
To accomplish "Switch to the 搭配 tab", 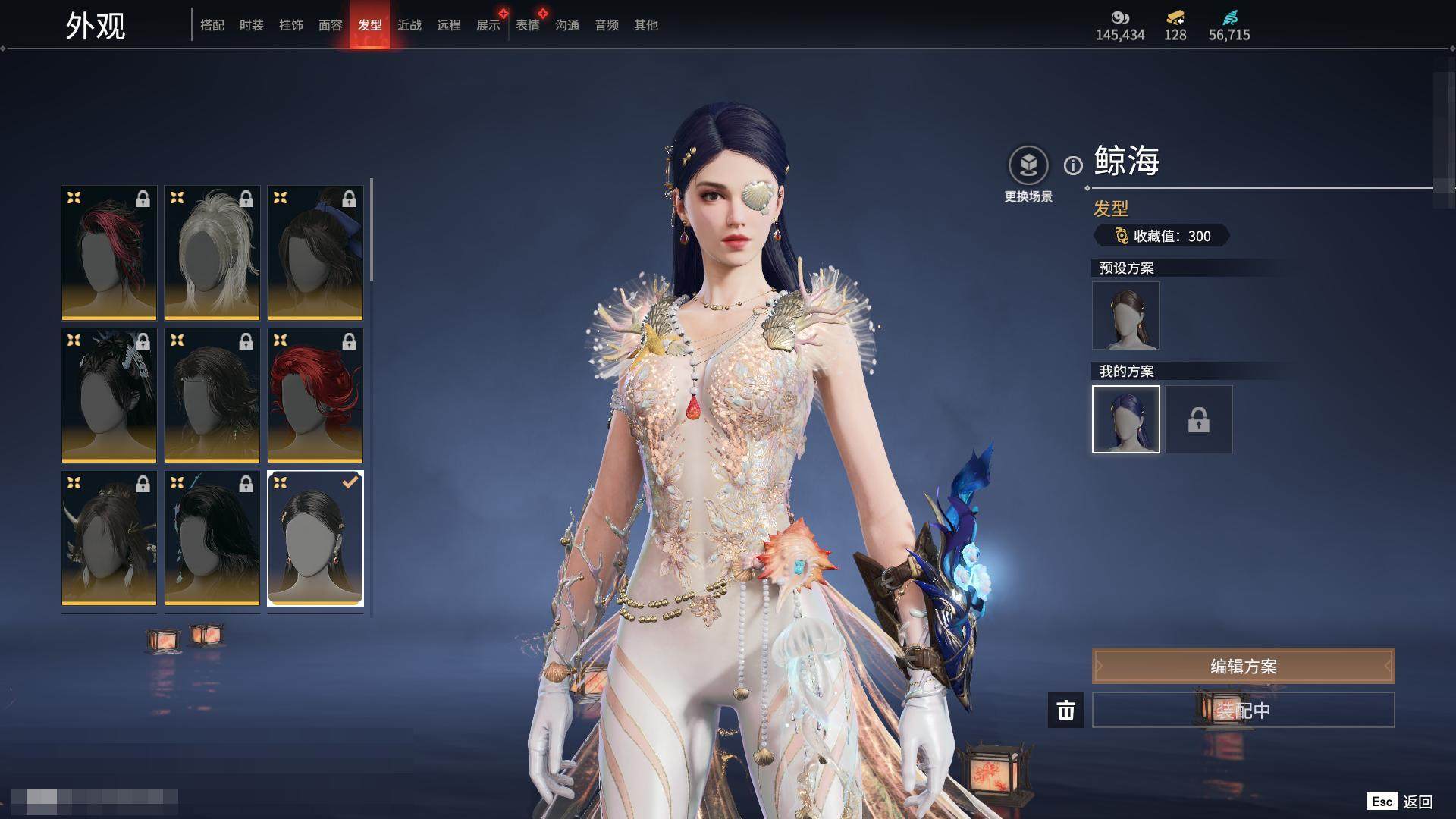I will [212, 25].
